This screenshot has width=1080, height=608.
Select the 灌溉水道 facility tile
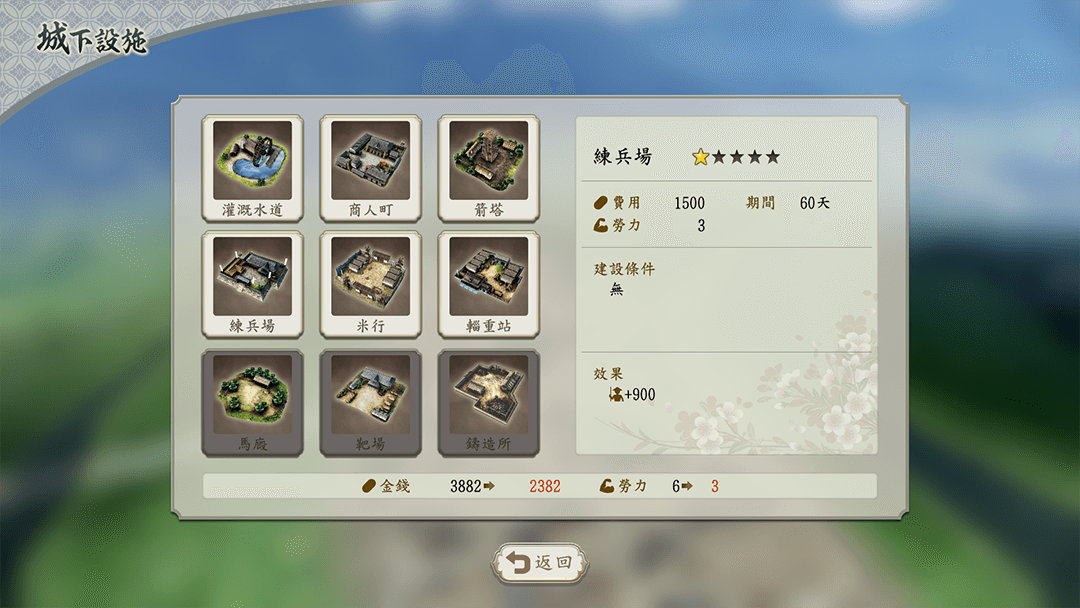[x=252, y=167]
